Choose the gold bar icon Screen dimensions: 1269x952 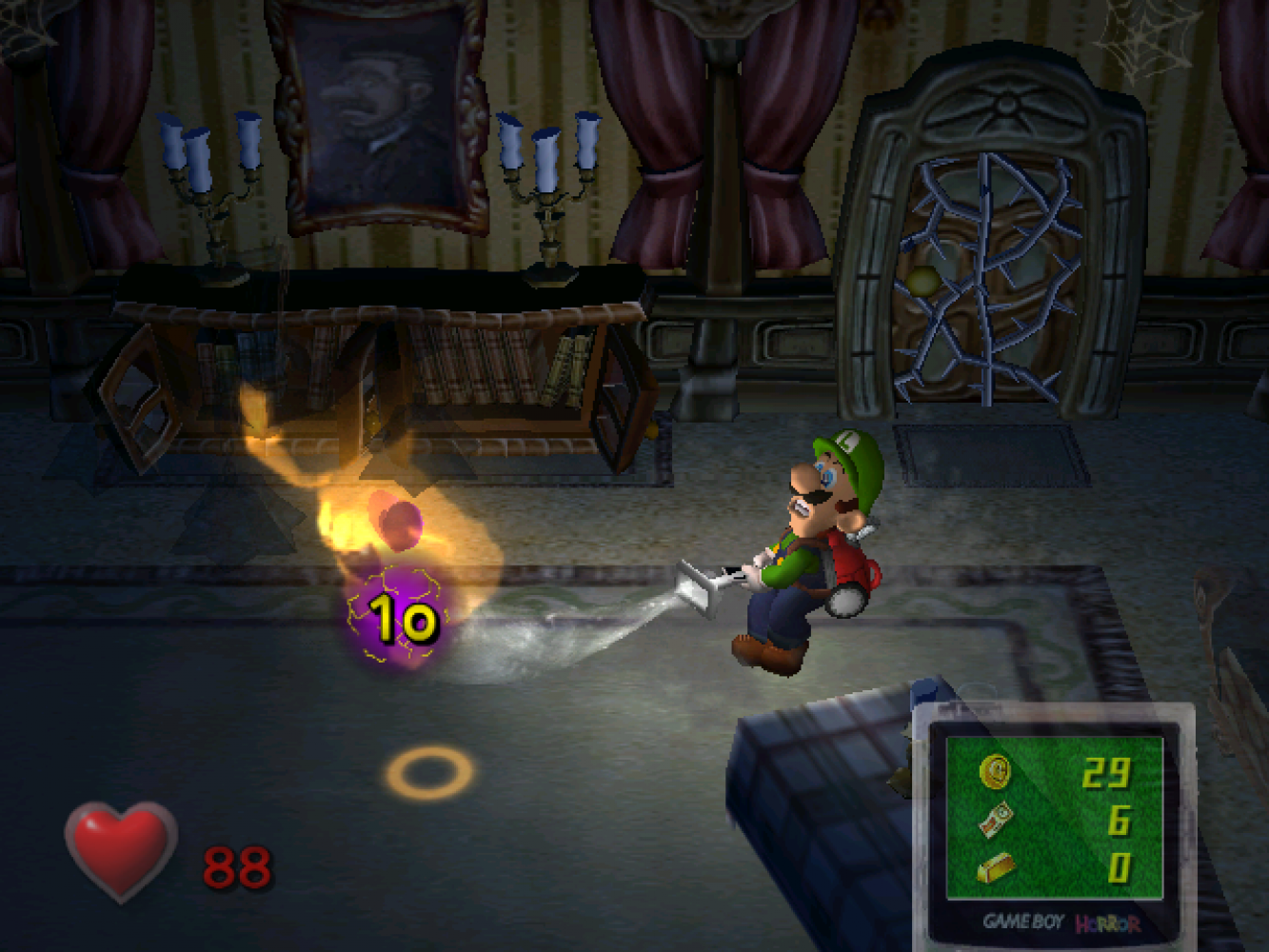[996, 866]
